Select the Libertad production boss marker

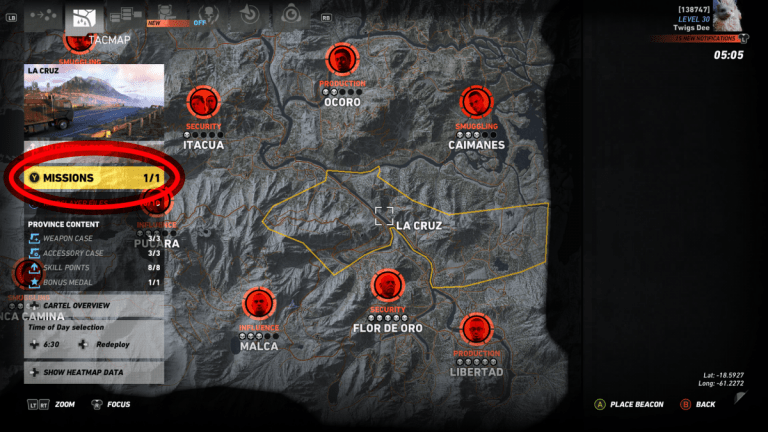click(x=476, y=330)
